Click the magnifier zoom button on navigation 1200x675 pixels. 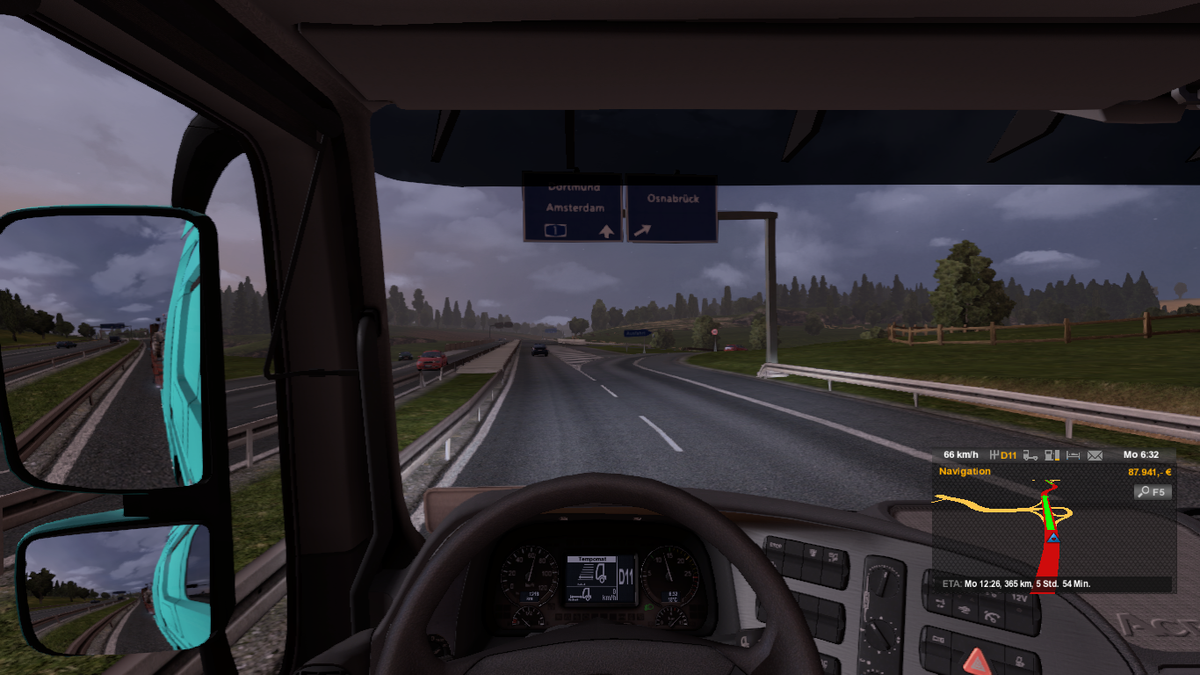pyautogui.click(x=1152, y=492)
